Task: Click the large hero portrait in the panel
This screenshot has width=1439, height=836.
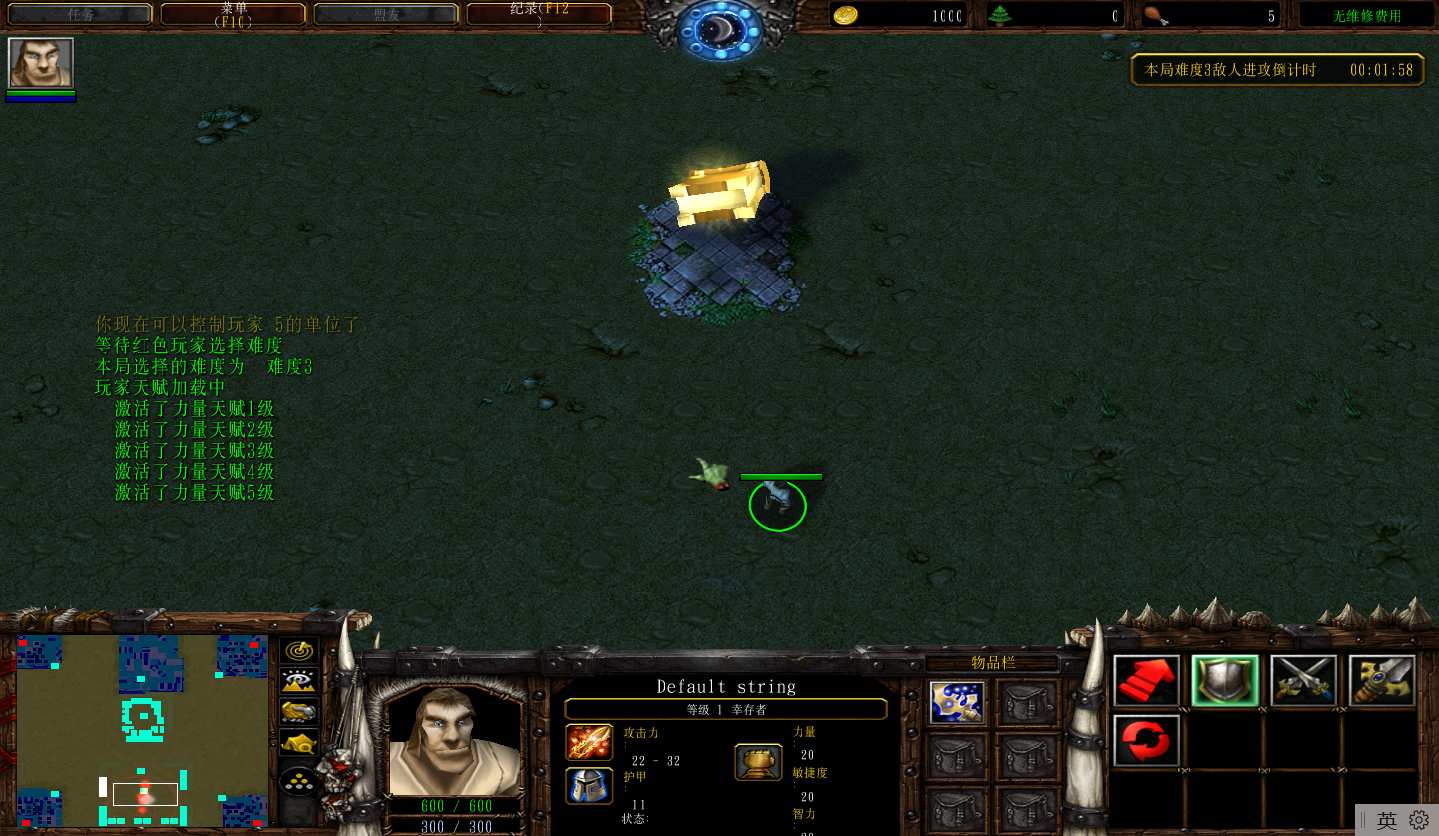Action: [x=454, y=741]
